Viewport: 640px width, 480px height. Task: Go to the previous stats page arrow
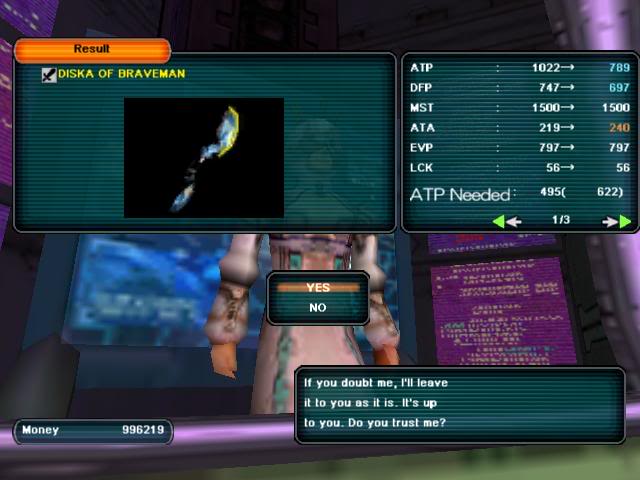pyautogui.click(x=506, y=222)
